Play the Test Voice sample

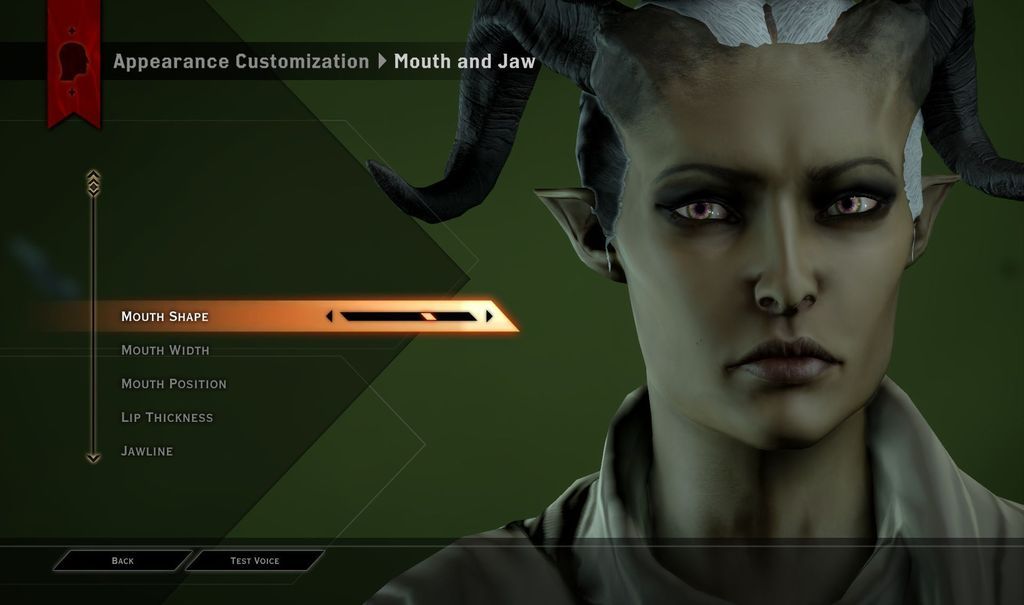[x=255, y=561]
